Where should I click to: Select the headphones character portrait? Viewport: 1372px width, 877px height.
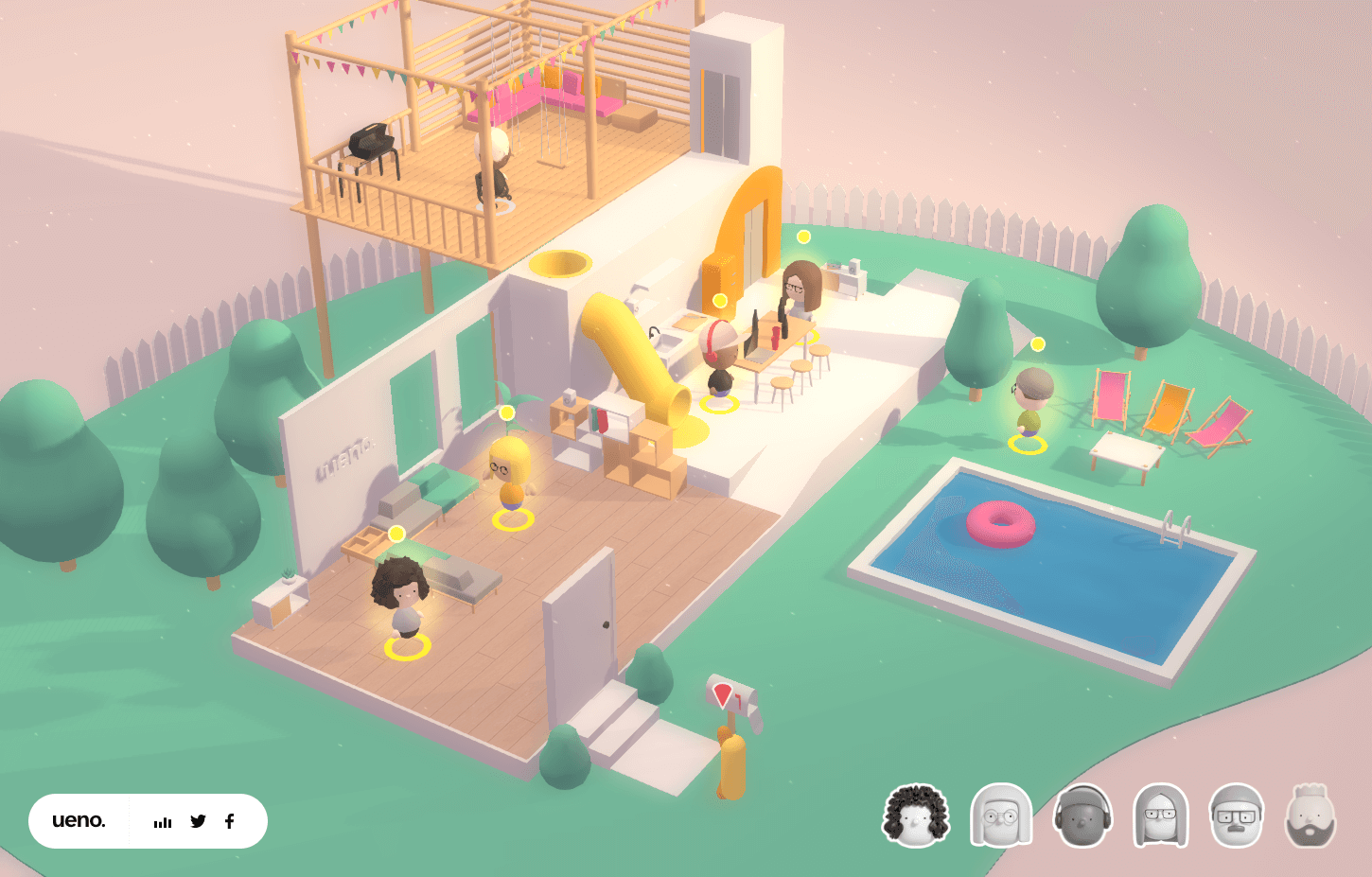1082,816
